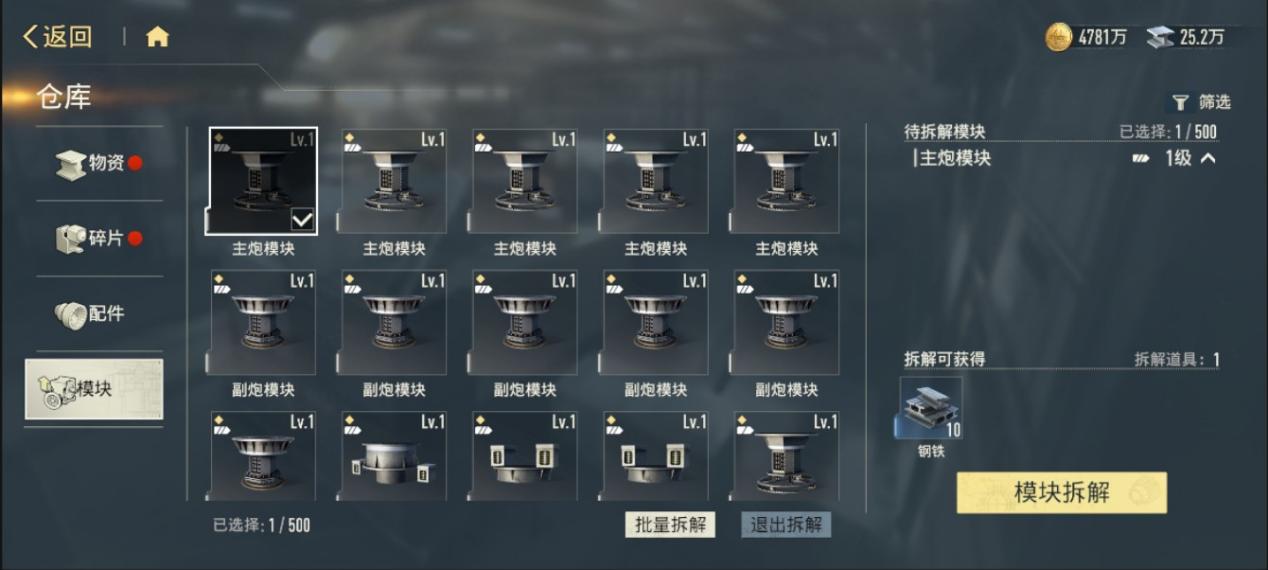Collapse the 主炮模块 1级 list entry
This screenshot has width=1268, height=570.
coord(1208,158)
